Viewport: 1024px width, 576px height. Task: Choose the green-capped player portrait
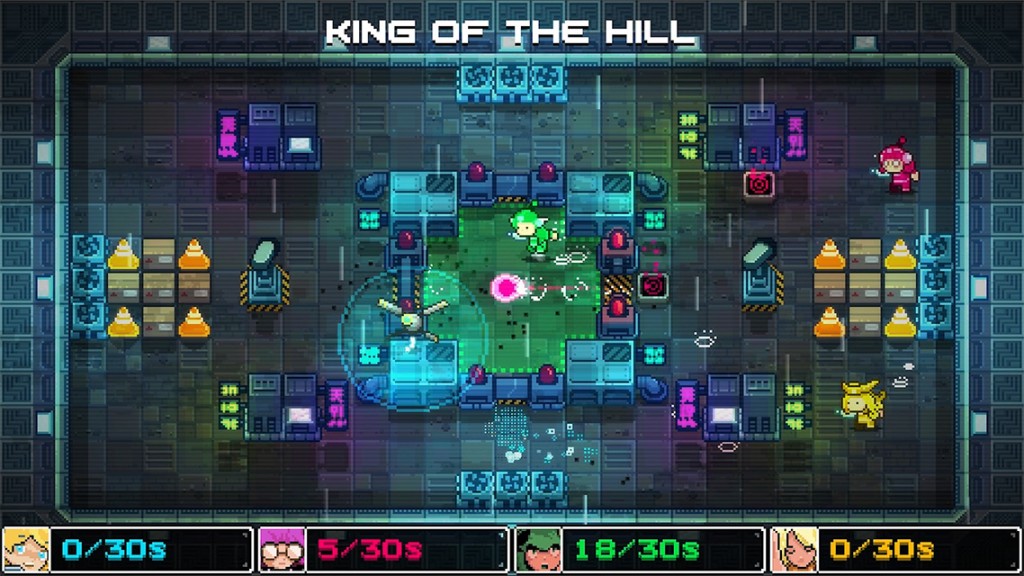(538, 550)
